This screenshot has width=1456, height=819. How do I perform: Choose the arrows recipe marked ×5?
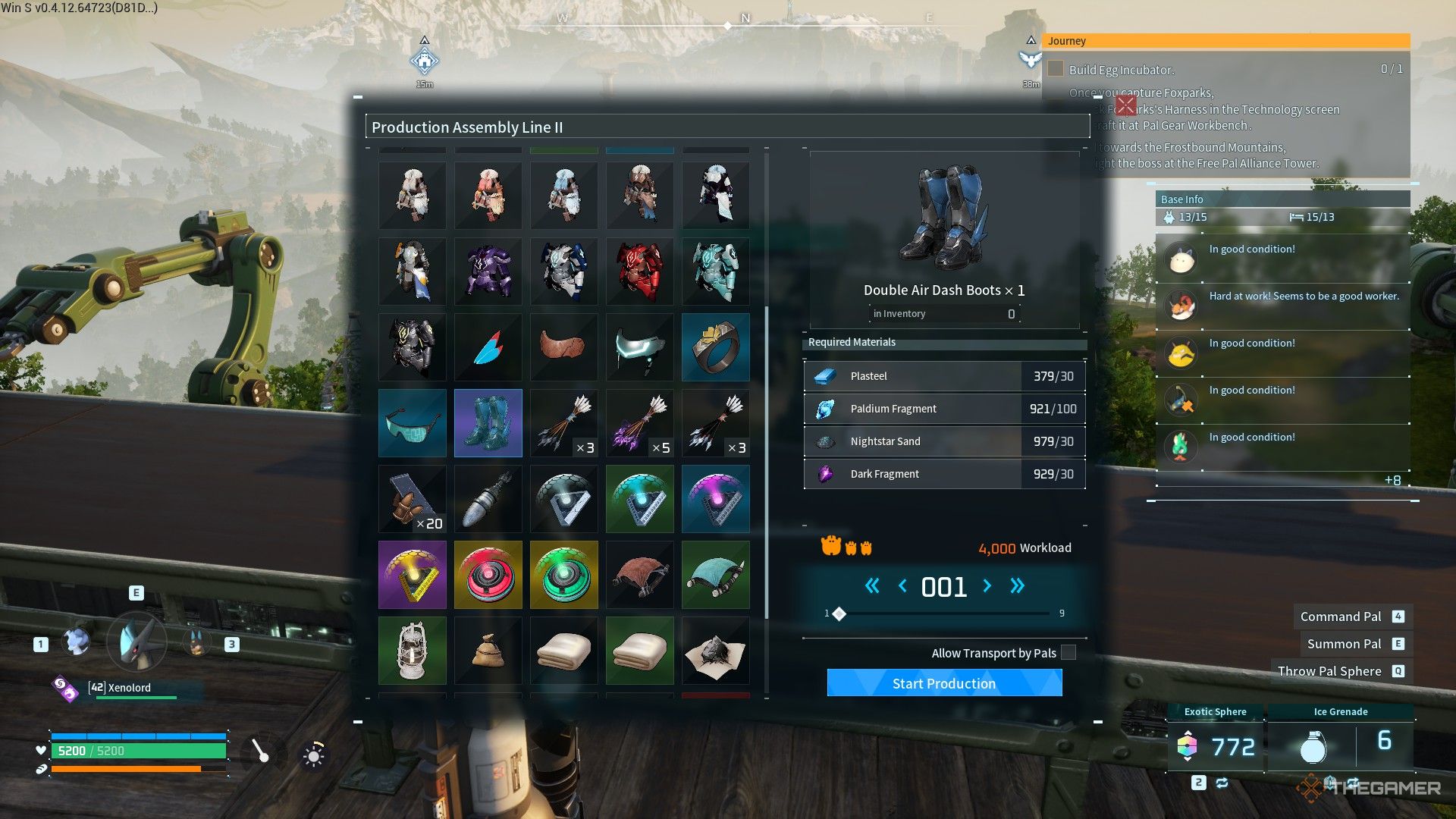click(639, 423)
